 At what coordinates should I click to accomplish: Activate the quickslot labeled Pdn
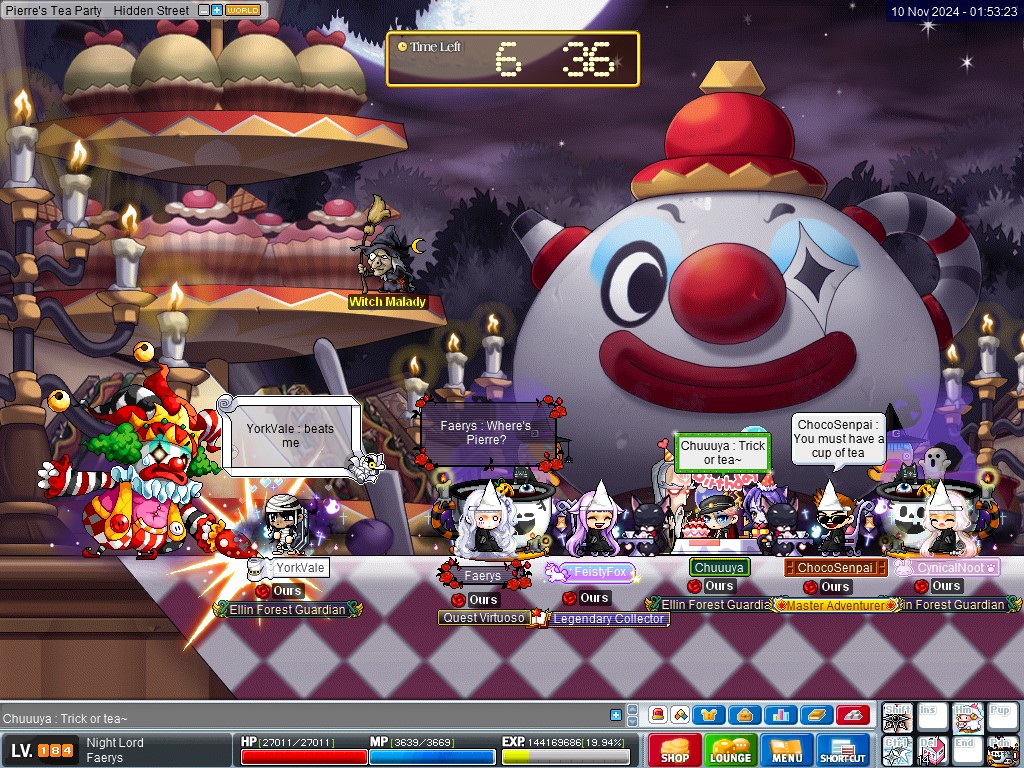1001,750
